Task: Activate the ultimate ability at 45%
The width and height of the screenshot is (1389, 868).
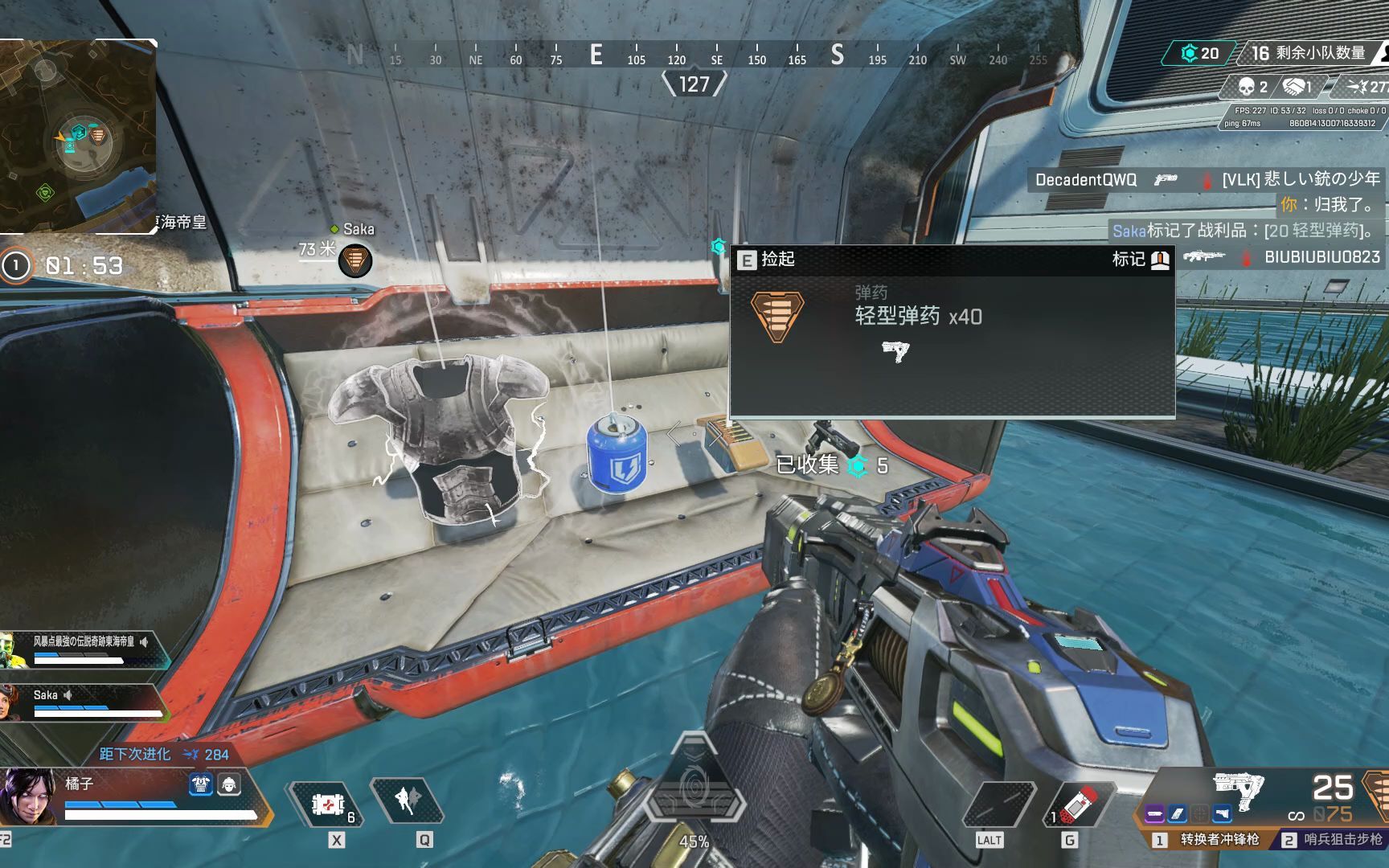Action: pyautogui.click(x=694, y=791)
